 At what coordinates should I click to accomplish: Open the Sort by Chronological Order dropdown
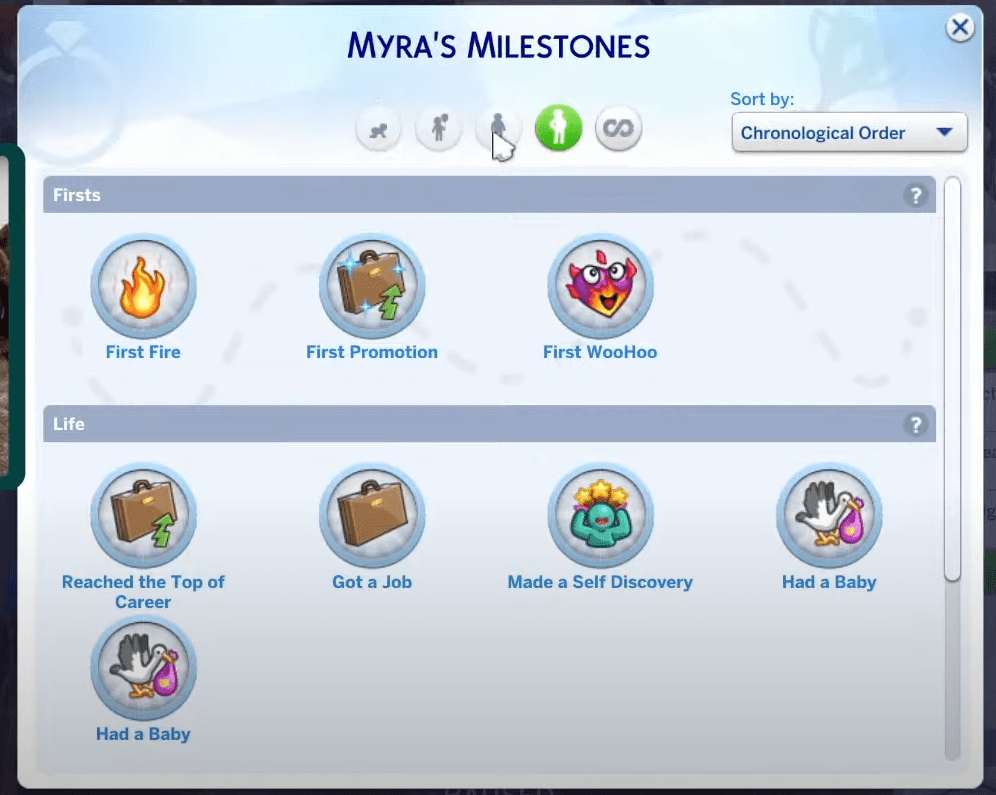coord(849,133)
